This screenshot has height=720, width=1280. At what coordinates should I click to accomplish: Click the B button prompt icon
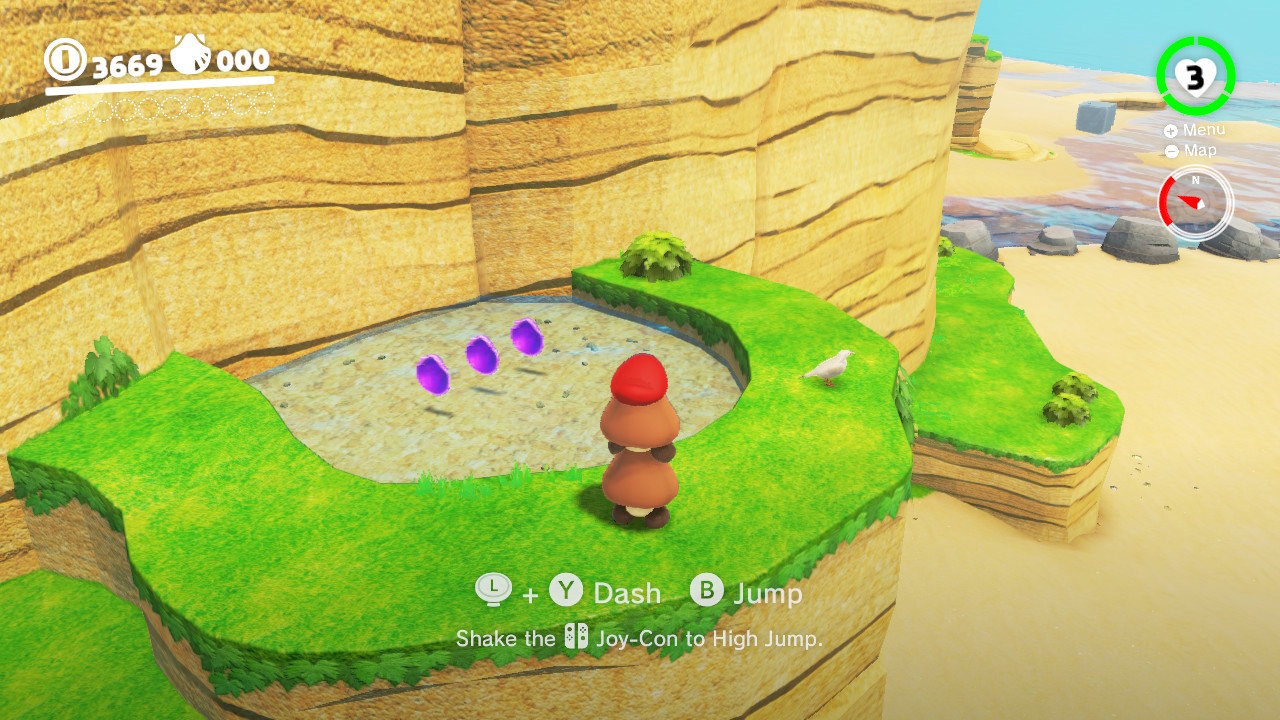coord(707,592)
